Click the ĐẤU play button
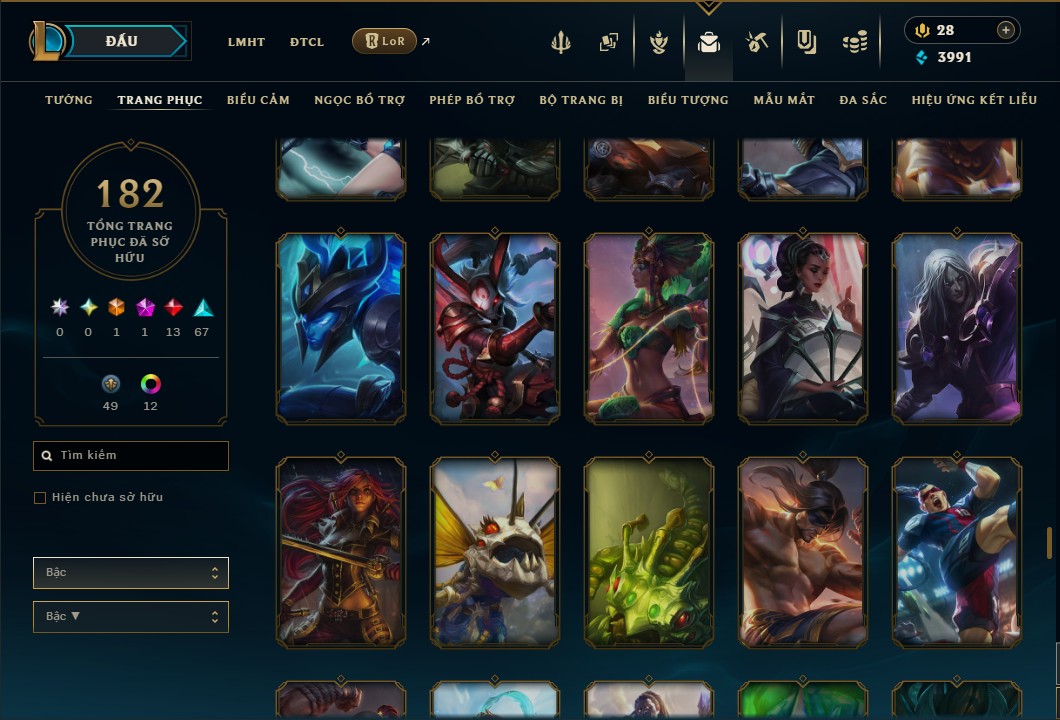Image resolution: width=1060 pixels, height=720 pixels. (122, 41)
